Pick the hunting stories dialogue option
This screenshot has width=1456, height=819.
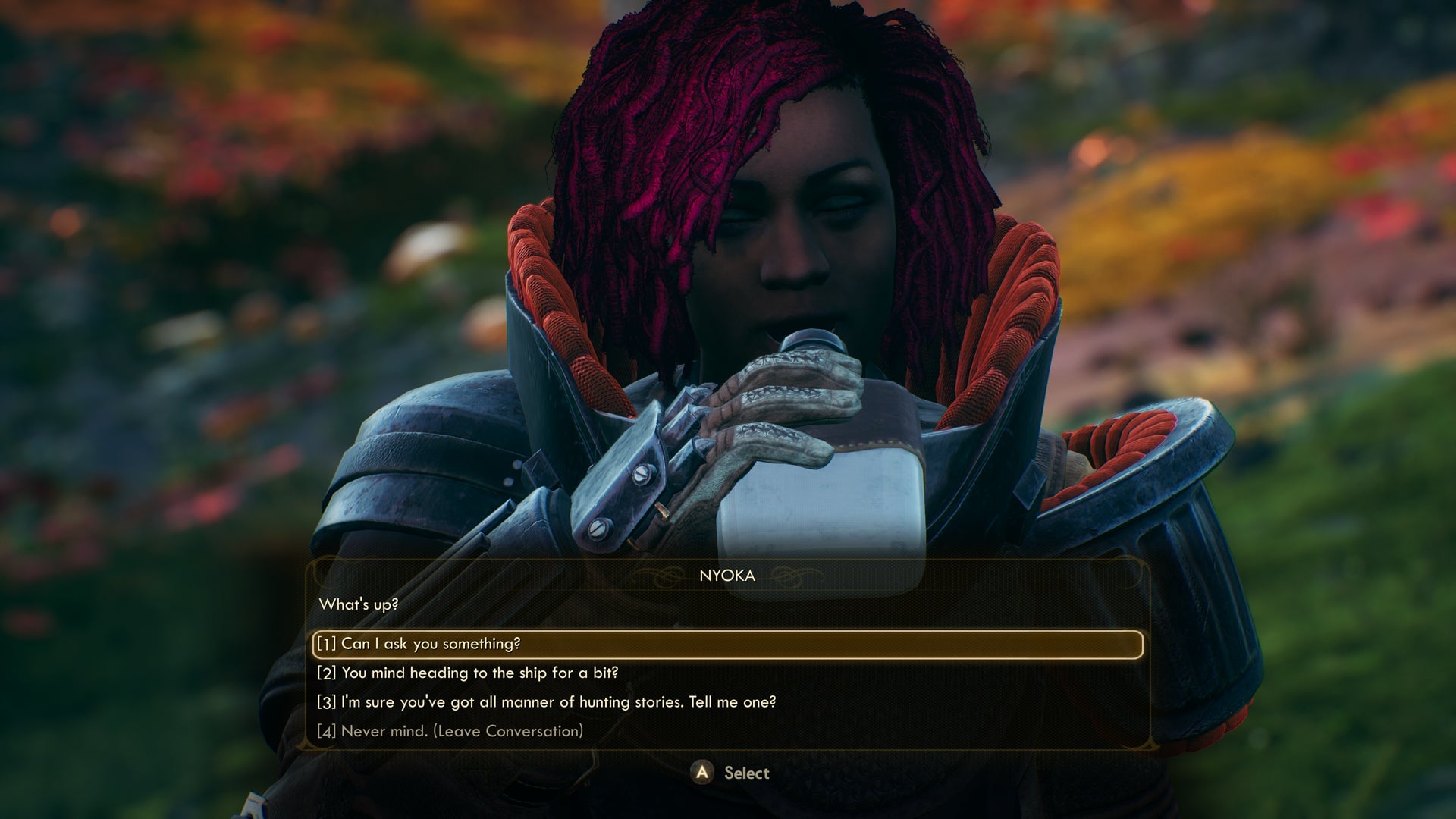pyautogui.click(x=561, y=702)
